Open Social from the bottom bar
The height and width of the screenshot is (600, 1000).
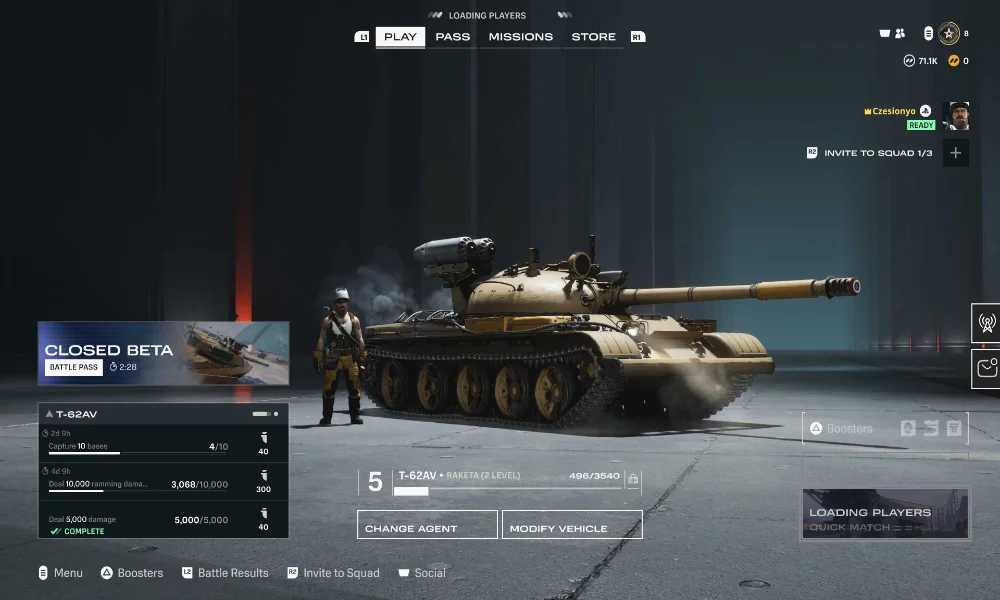[429, 573]
